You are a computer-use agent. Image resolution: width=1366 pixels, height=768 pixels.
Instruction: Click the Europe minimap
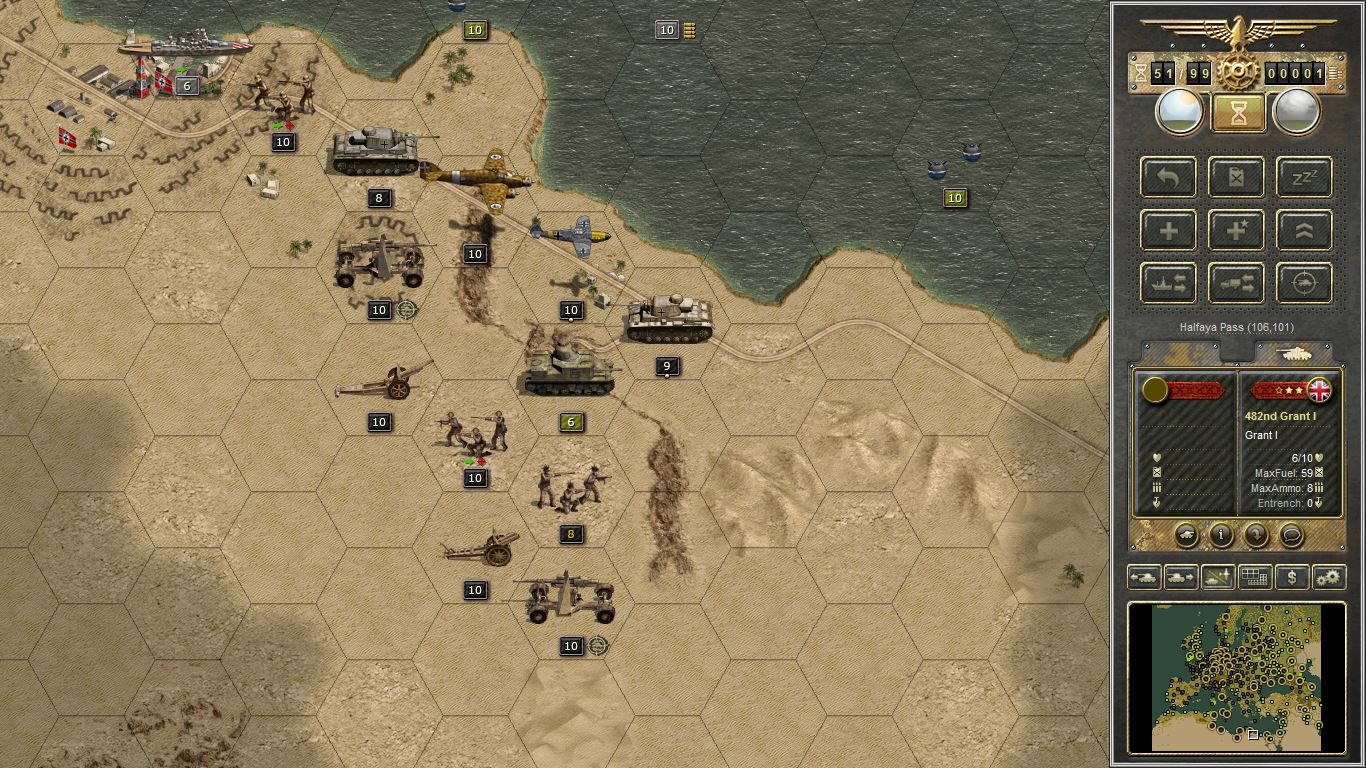[1236, 676]
